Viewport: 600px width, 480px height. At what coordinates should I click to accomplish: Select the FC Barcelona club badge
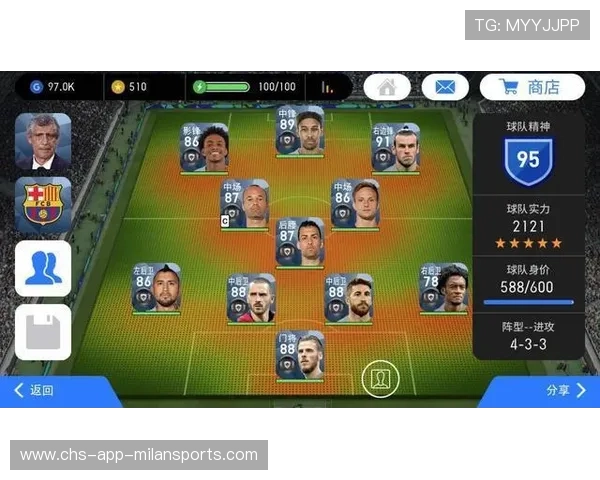click(x=43, y=205)
